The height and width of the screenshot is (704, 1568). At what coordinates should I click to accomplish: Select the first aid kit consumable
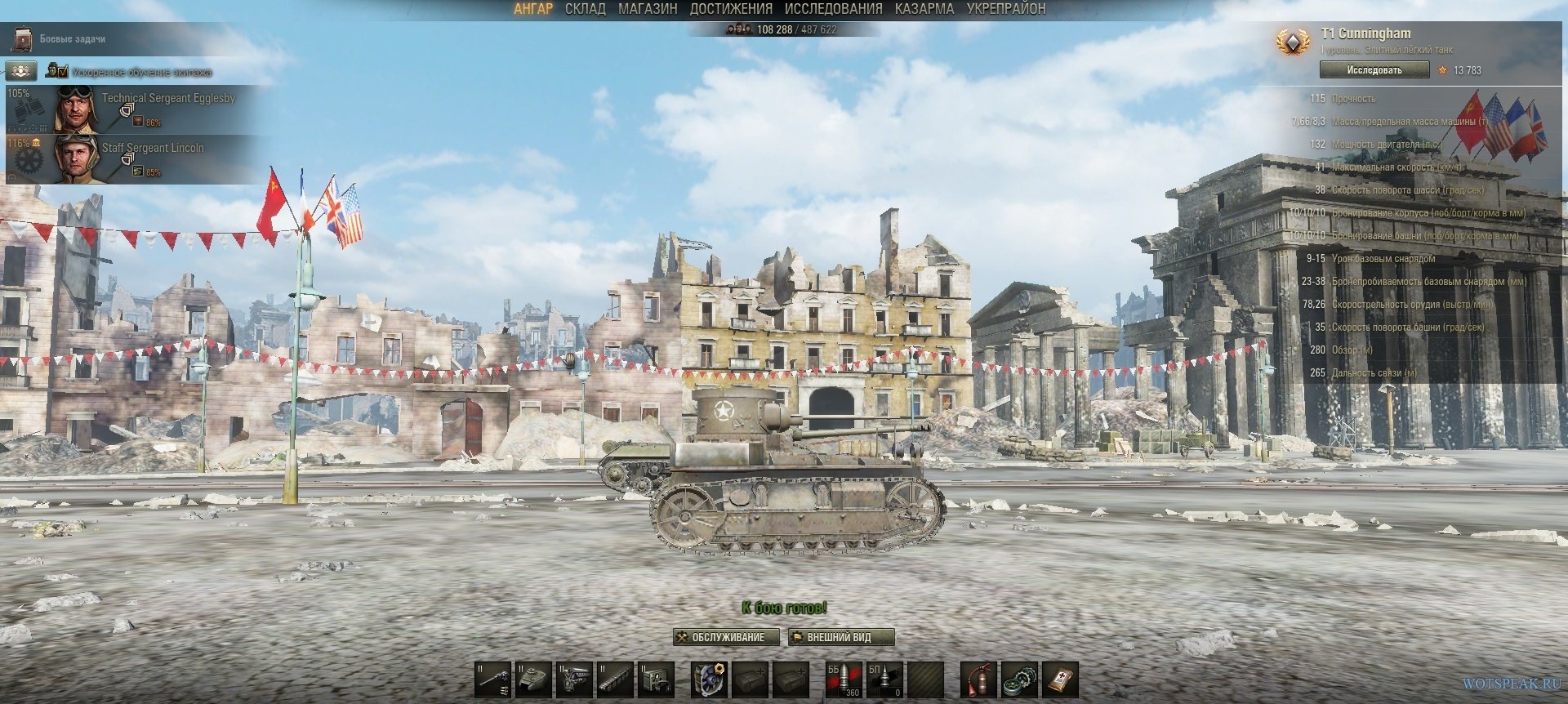tap(1060, 679)
